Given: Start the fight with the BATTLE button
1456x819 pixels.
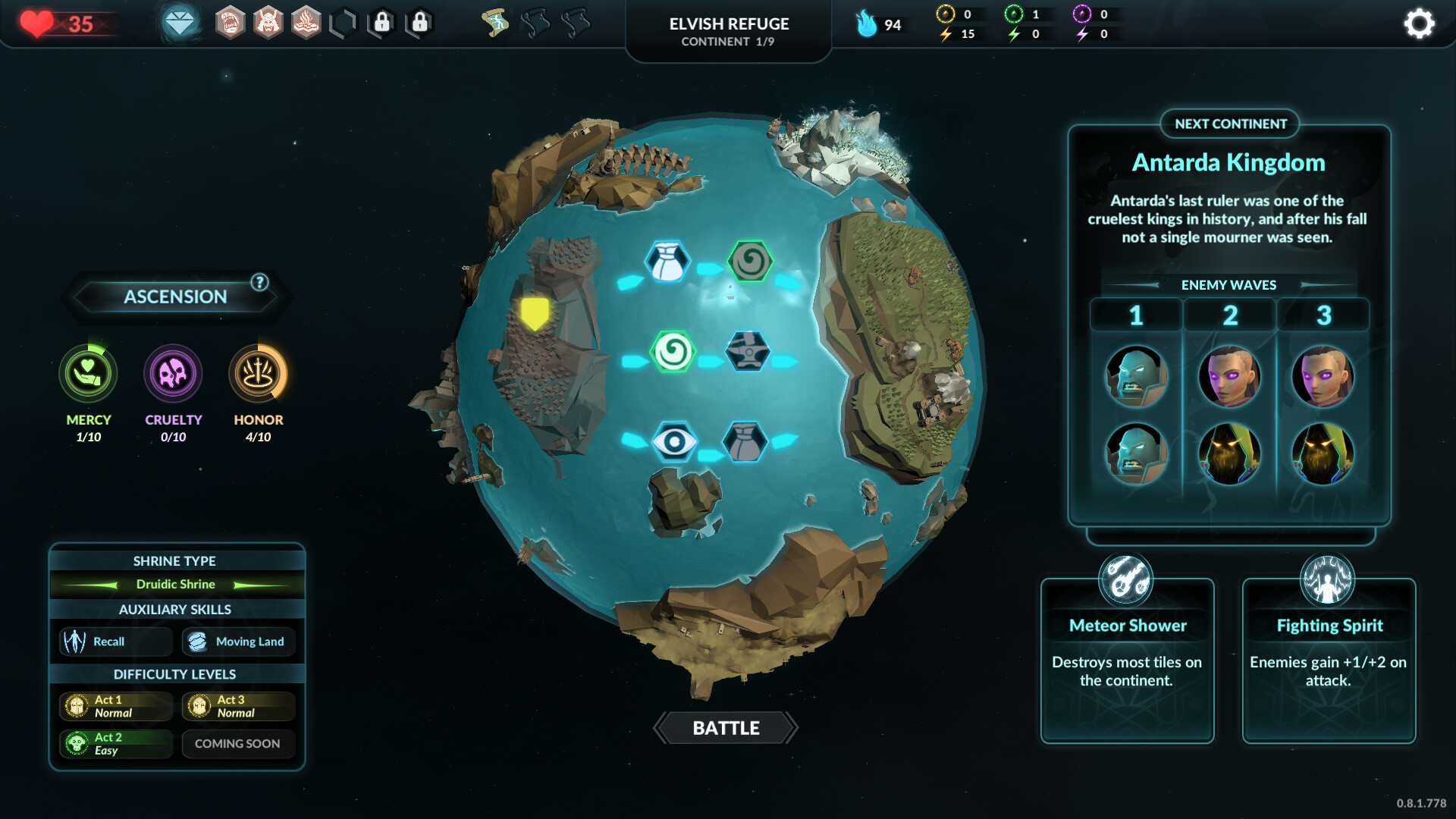Looking at the screenshot, I should point(726,728).
